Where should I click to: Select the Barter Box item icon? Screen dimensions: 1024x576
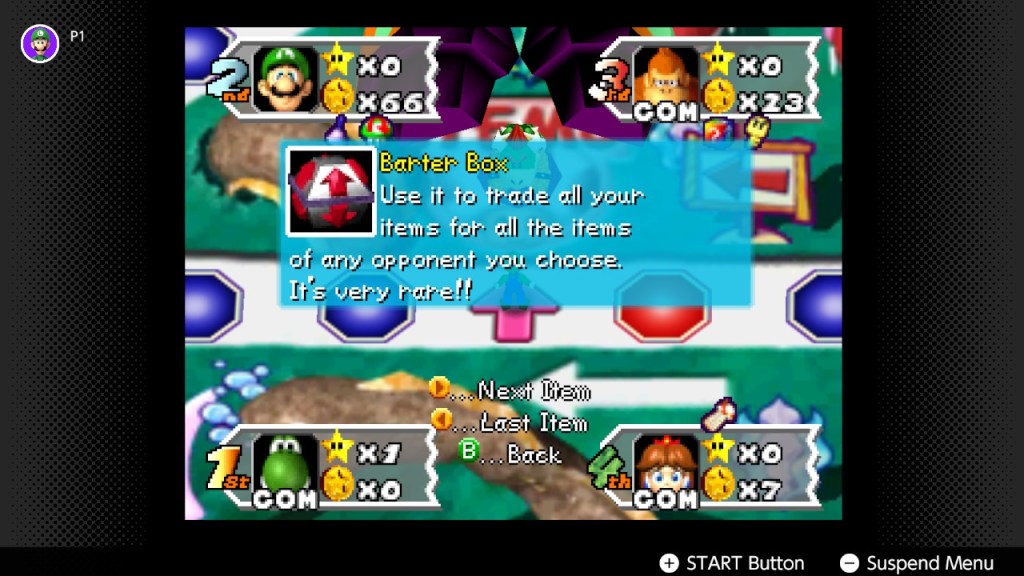pyautogui.click(x=330, y=191)
